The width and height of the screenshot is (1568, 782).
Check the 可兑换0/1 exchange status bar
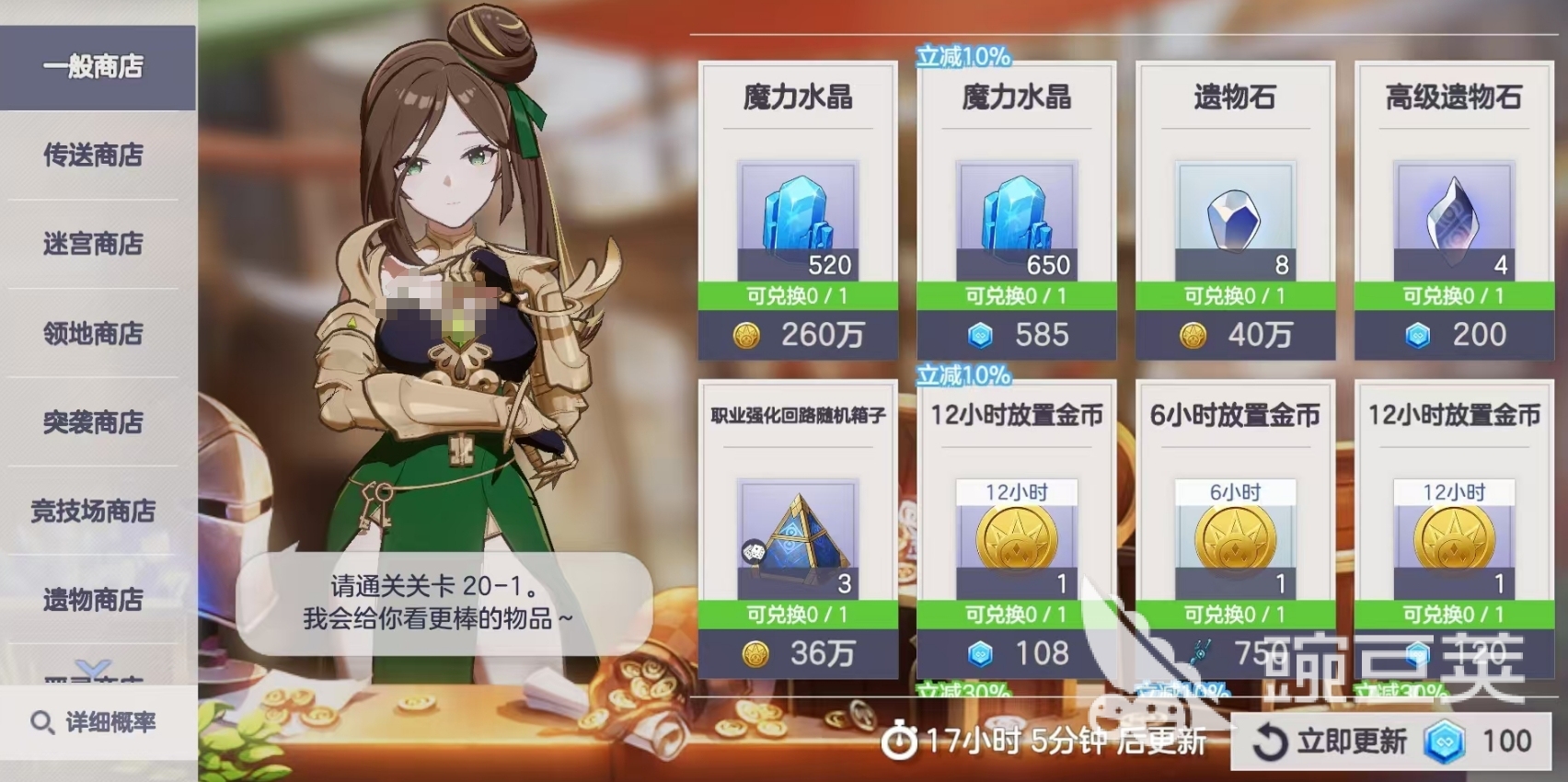coord(797,298)
